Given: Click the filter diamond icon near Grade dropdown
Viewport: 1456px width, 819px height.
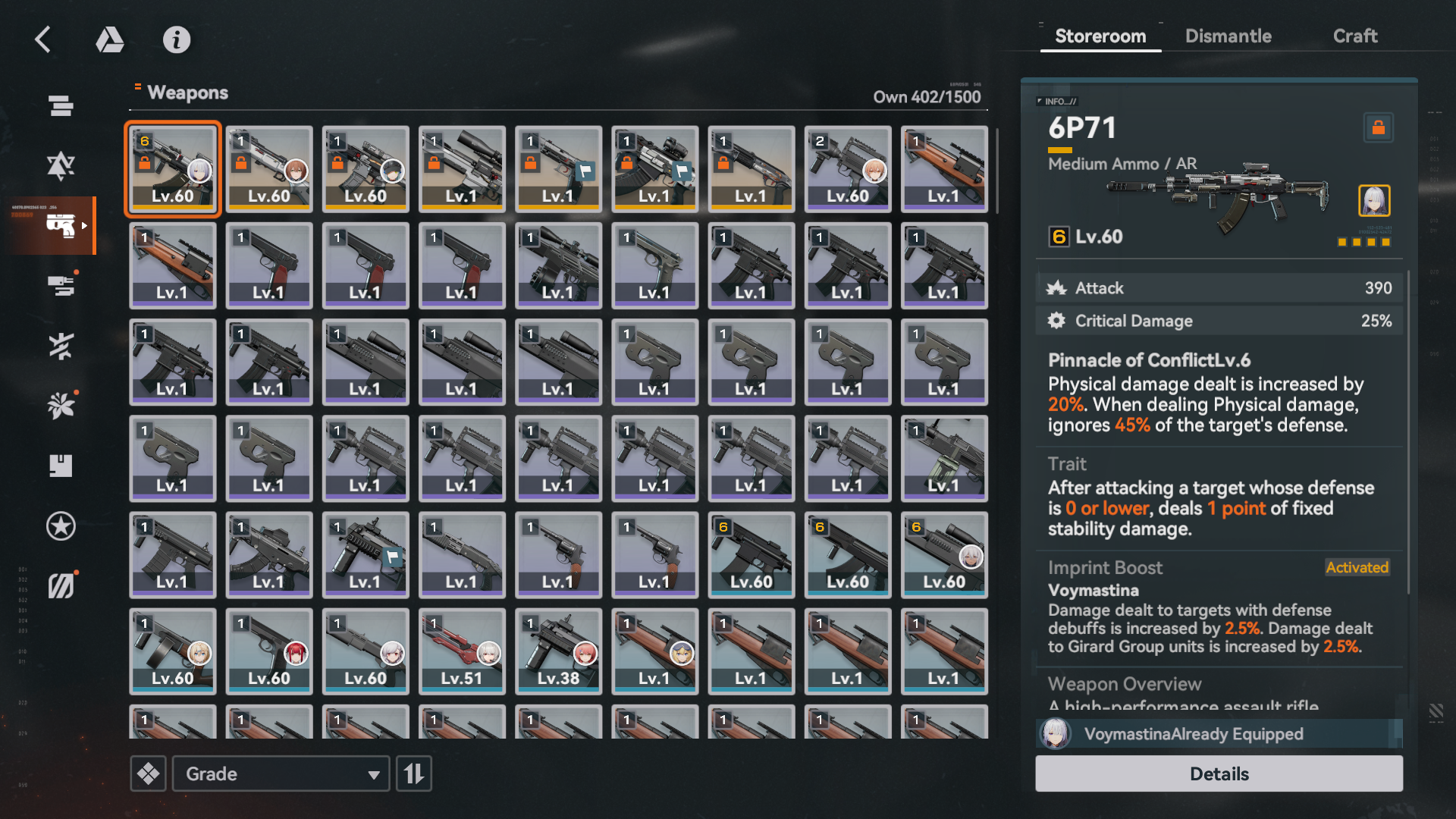Looking at the screenshot, I should point(149,773).
